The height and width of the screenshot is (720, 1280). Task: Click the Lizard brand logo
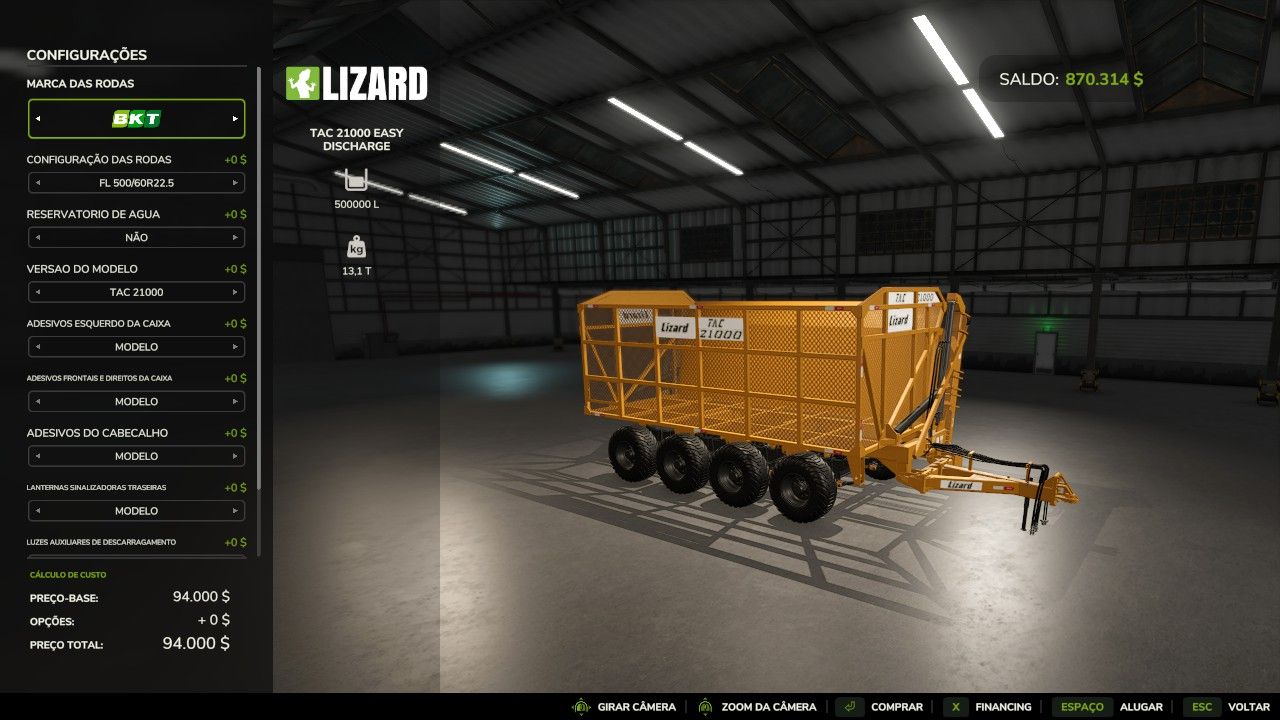357,85
